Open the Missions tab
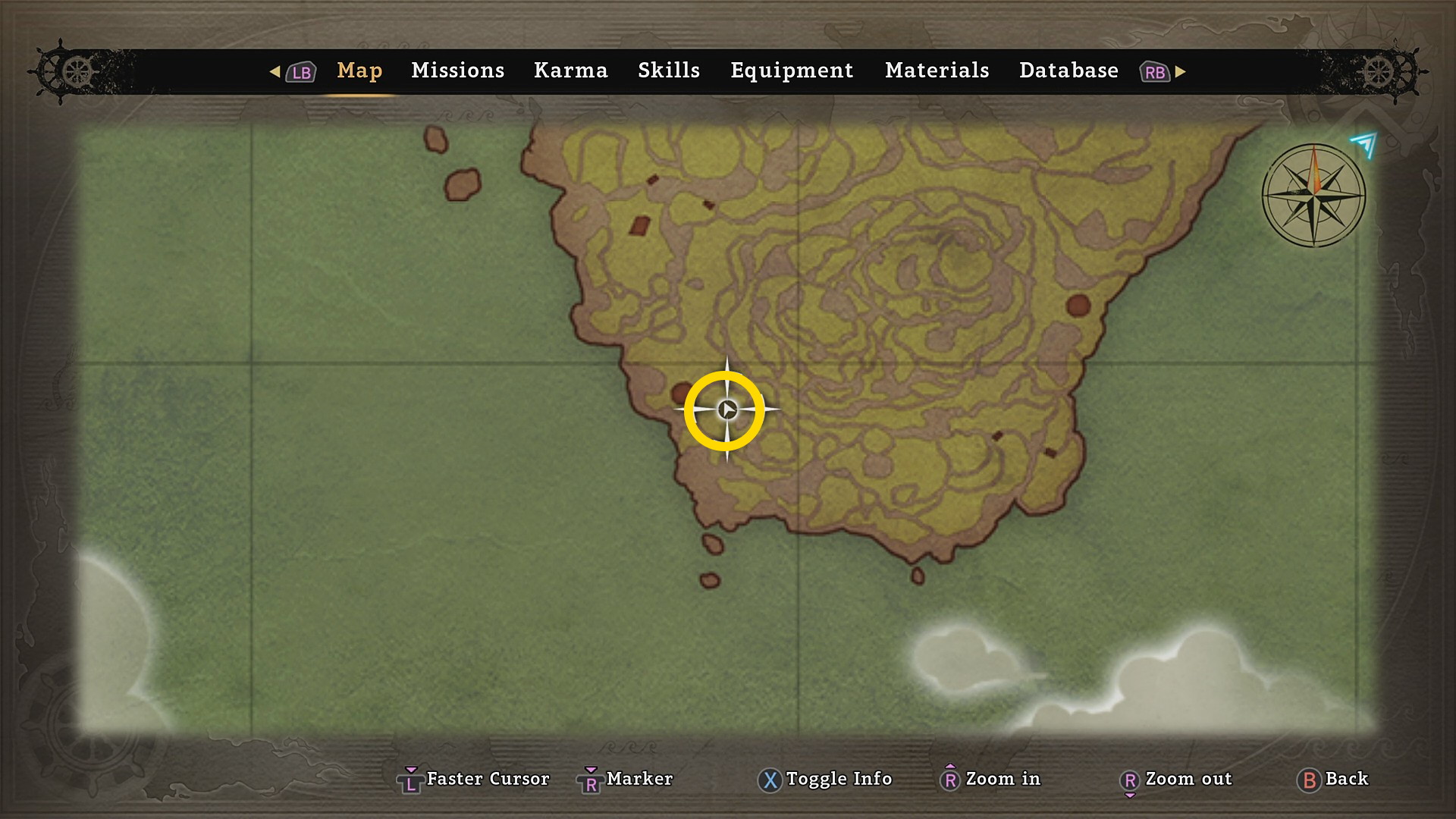The width and height of the screenshot is (1456, 819). pos(457,71)
